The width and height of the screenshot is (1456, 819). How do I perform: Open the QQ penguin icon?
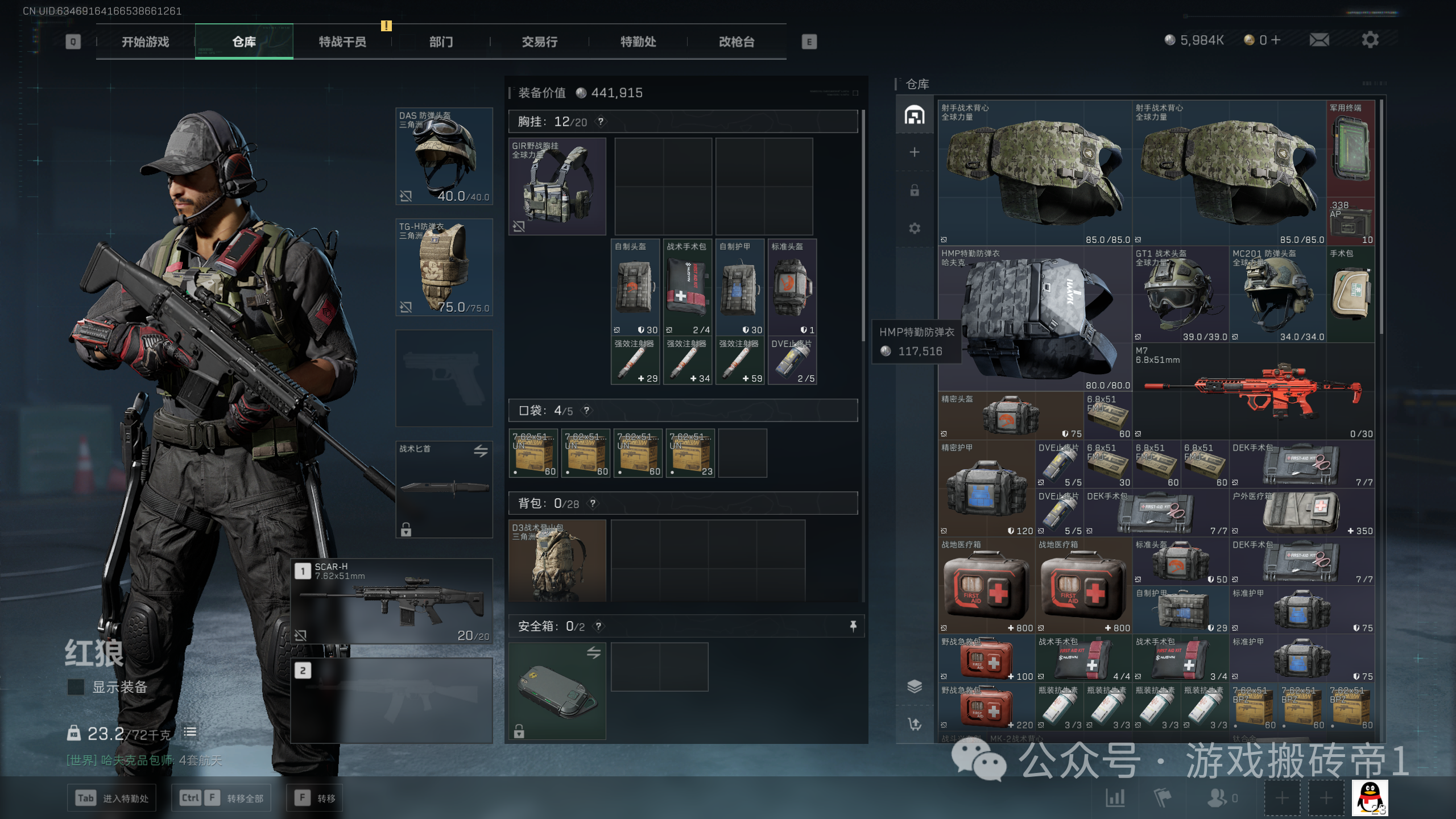pos(1370,797)
